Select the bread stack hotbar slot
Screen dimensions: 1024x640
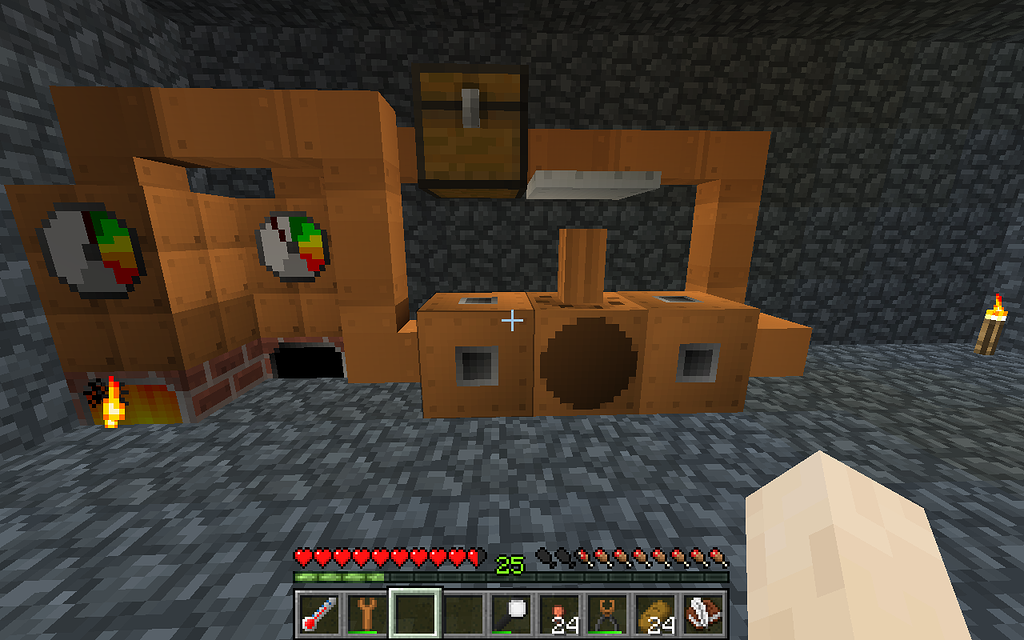pos(655,612)
